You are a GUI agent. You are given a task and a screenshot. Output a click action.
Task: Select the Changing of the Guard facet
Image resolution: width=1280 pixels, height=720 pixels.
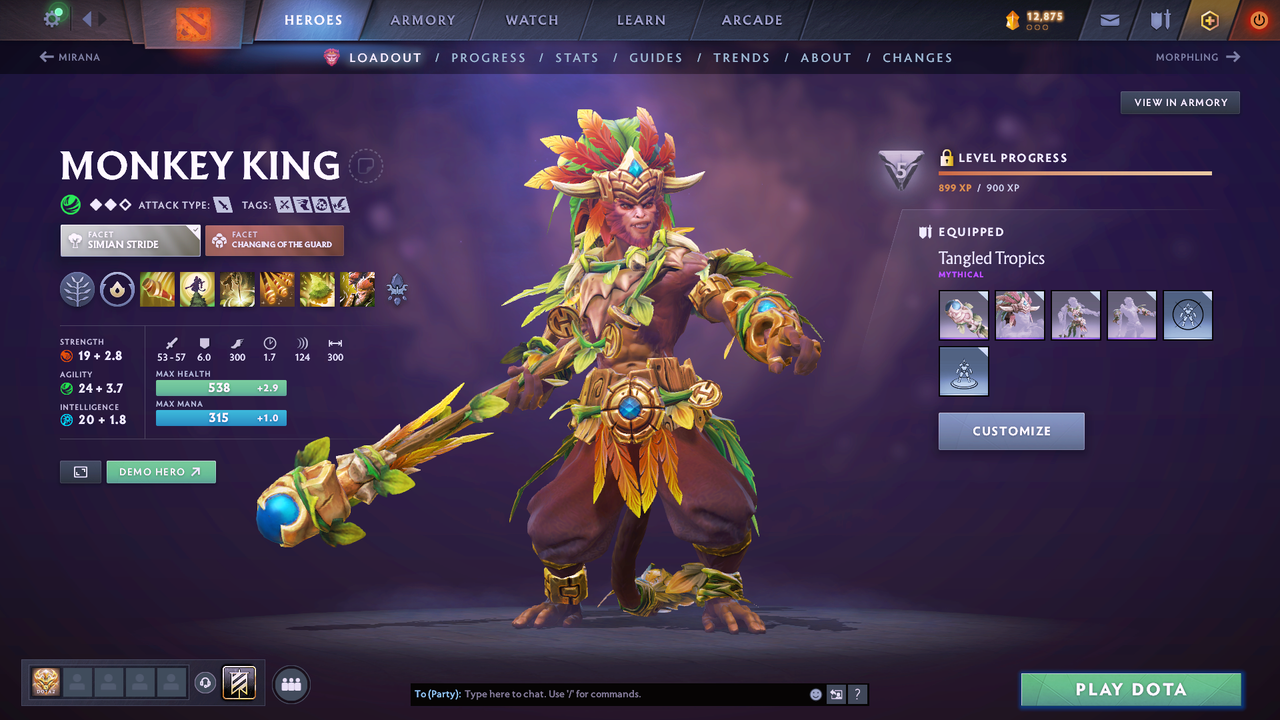pyautogui.click(x=274, y=240)
